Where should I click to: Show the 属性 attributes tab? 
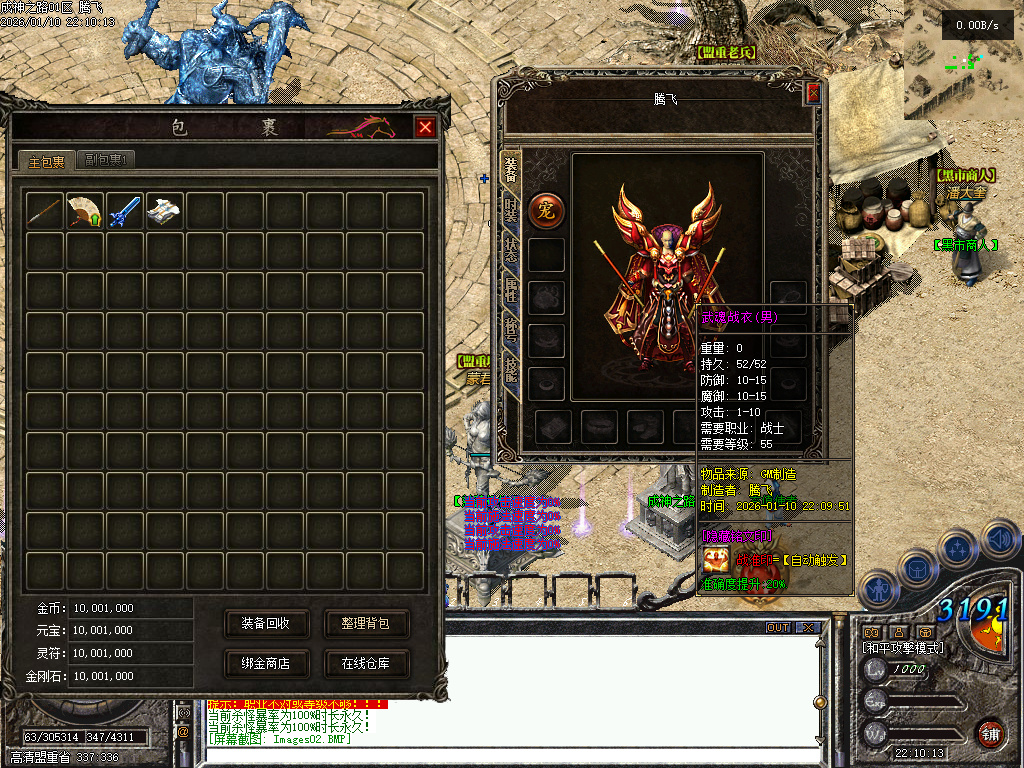[x=510, y=291]
